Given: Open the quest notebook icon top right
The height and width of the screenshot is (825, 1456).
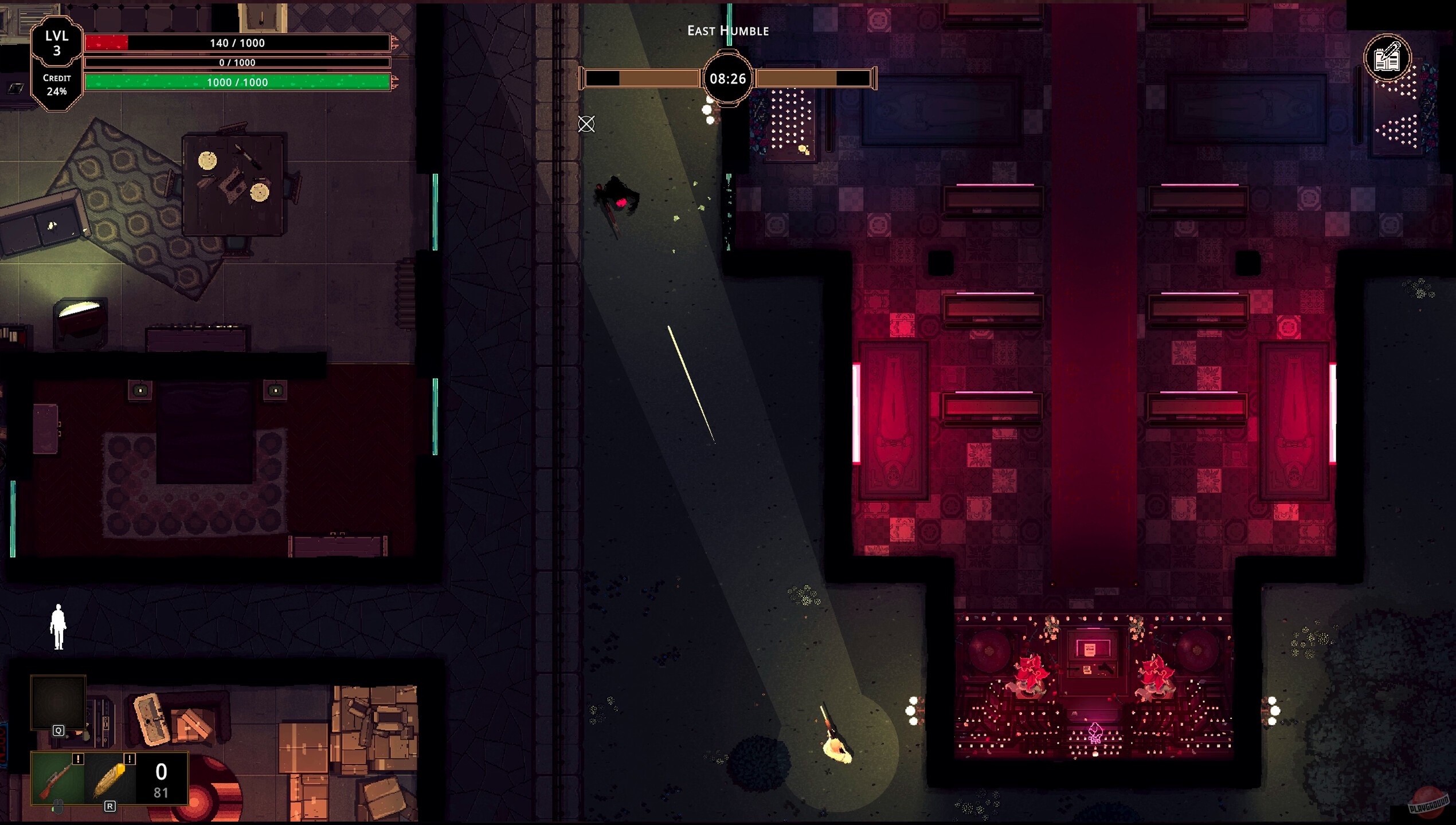Looking at the screenshot, I should 1387,57.
